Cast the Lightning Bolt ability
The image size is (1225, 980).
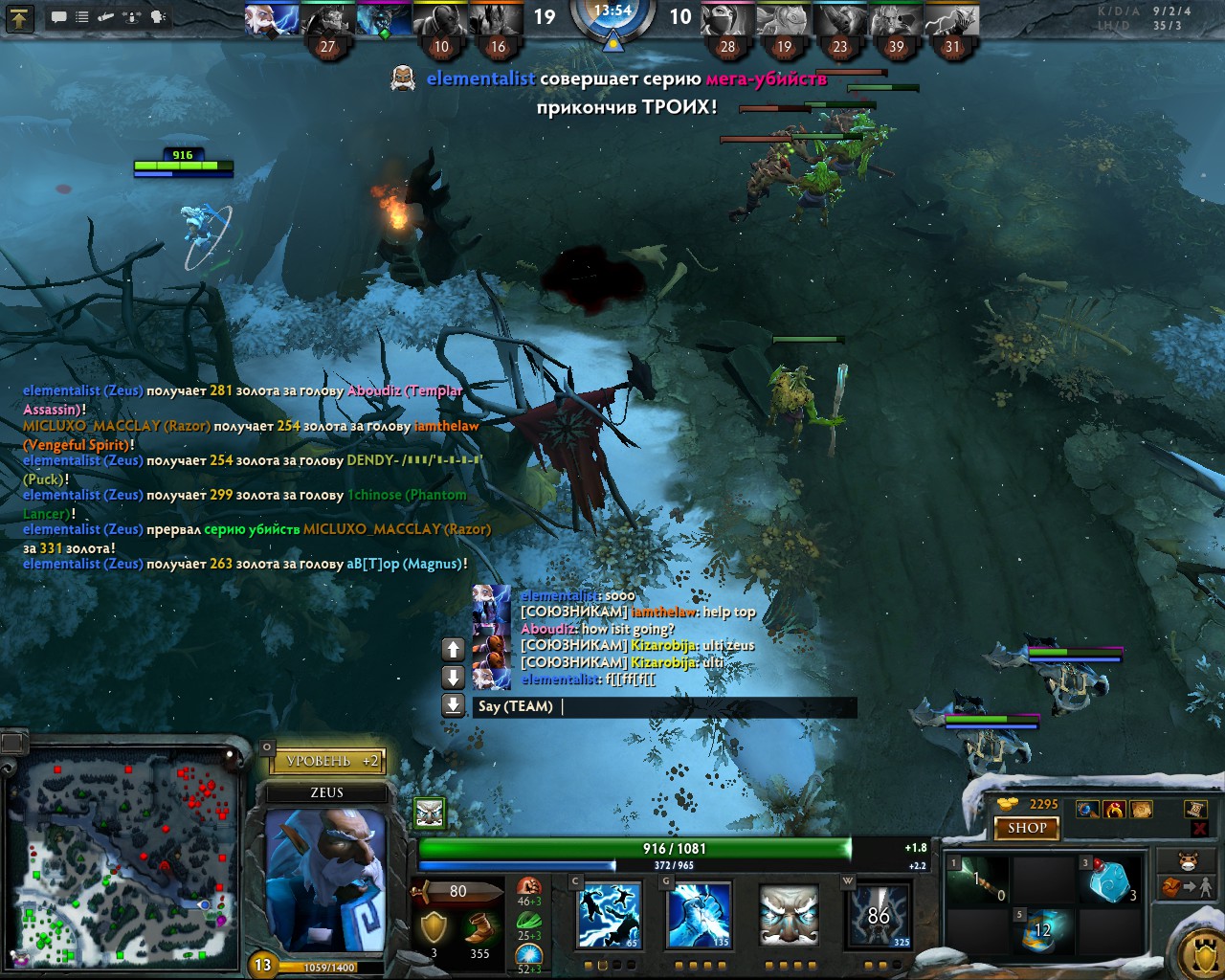[x=699, y=916]
